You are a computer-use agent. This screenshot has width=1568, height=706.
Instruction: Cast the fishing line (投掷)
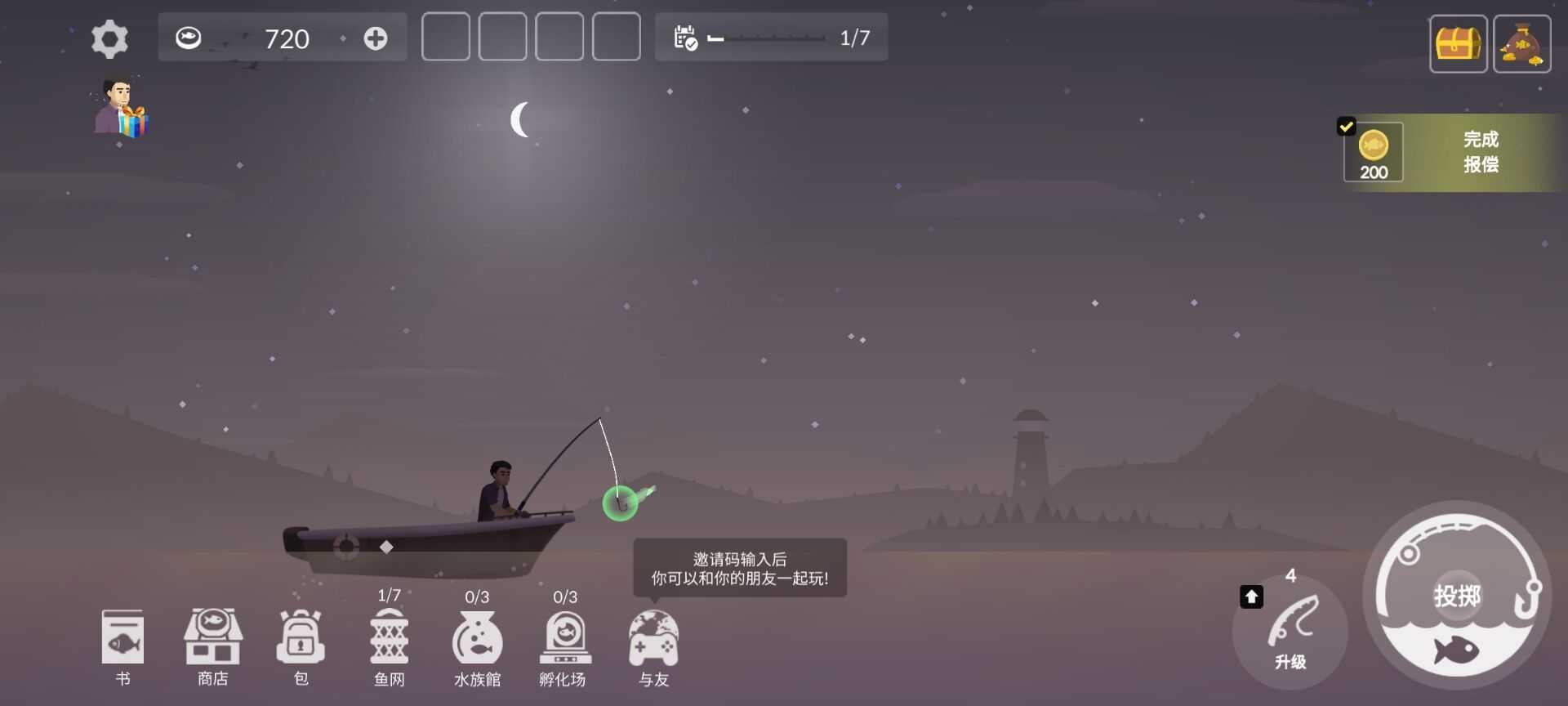click(x=1457, y=595)
